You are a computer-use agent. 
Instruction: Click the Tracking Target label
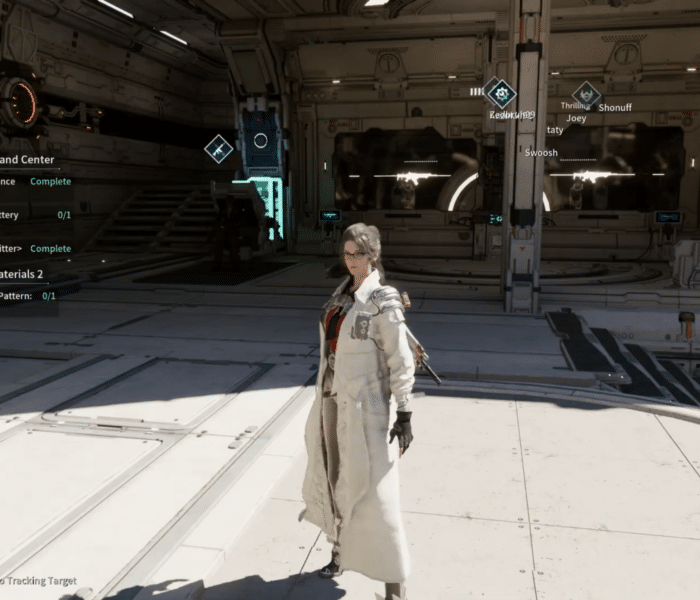[x=38, y=581]
